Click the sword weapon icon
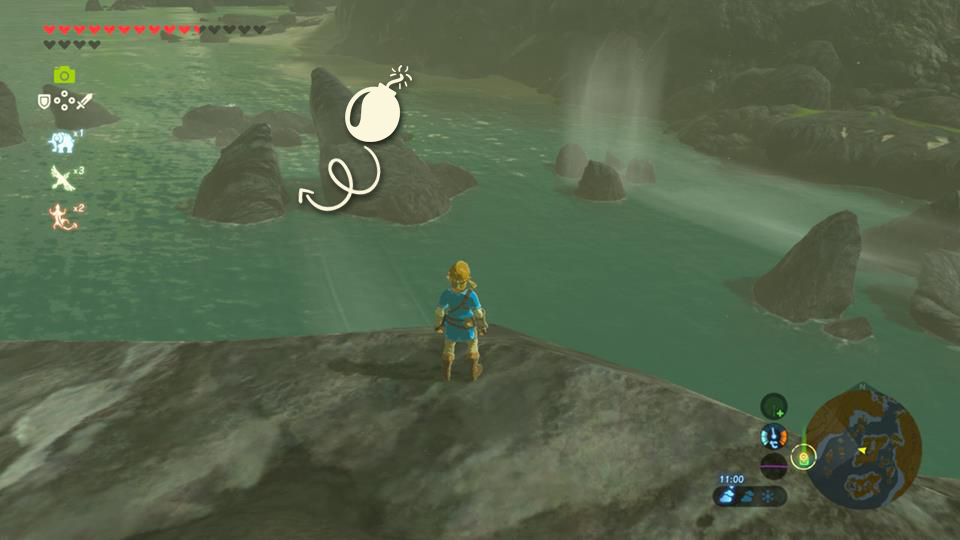Image resolution: width=960 pixels, height=540 pixels. [x=84, y=101]
